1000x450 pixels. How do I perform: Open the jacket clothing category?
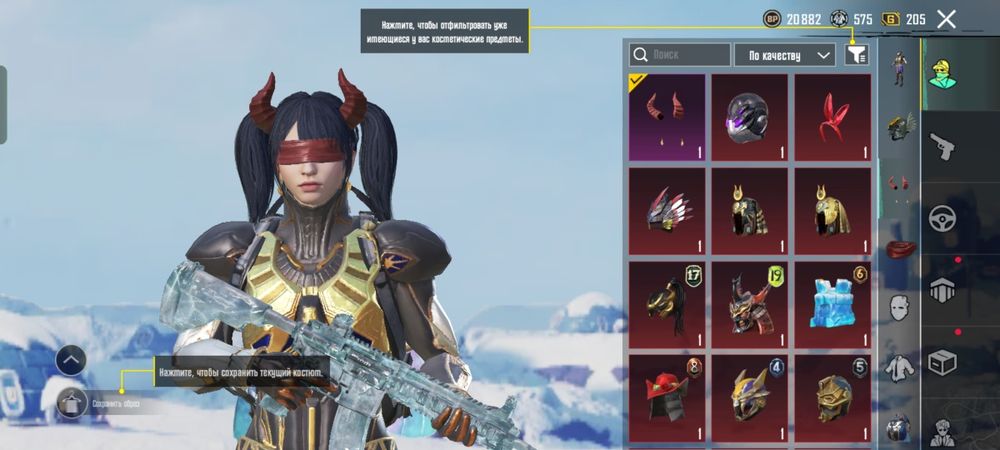pyautogui.click(x=899, y=368)
